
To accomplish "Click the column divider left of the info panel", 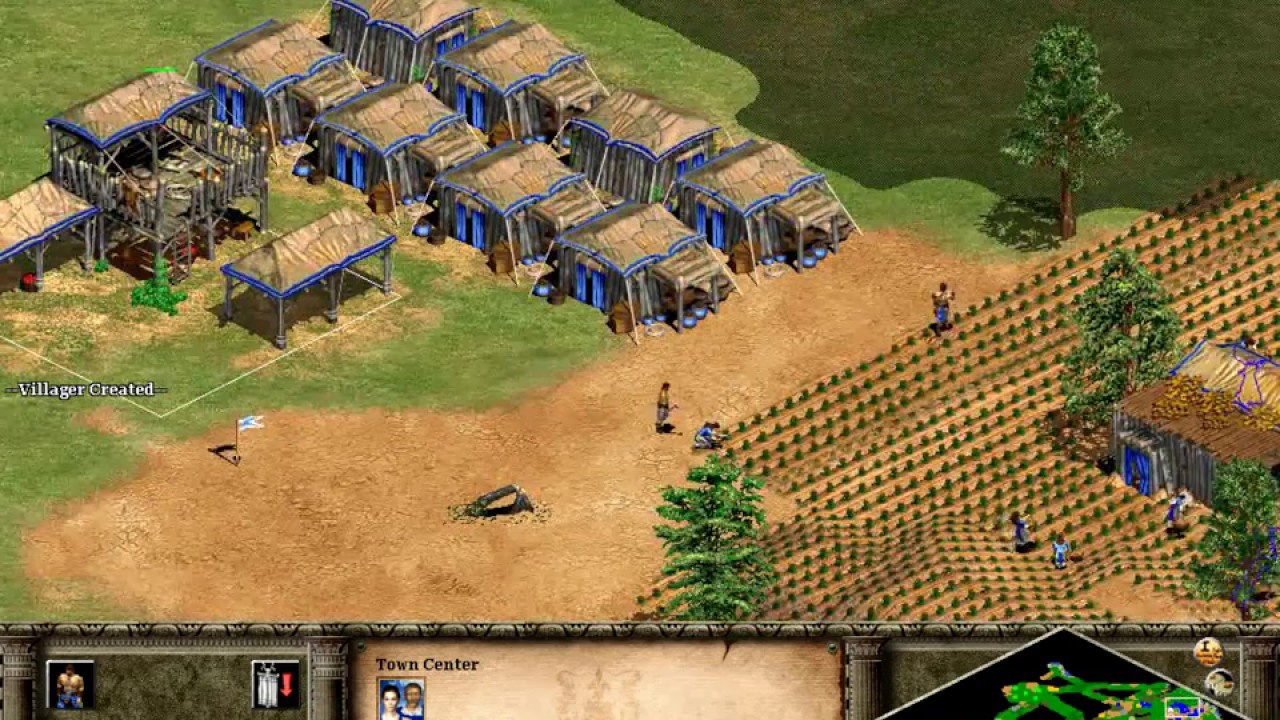I will pyautogui.click(x=325, y=690).
